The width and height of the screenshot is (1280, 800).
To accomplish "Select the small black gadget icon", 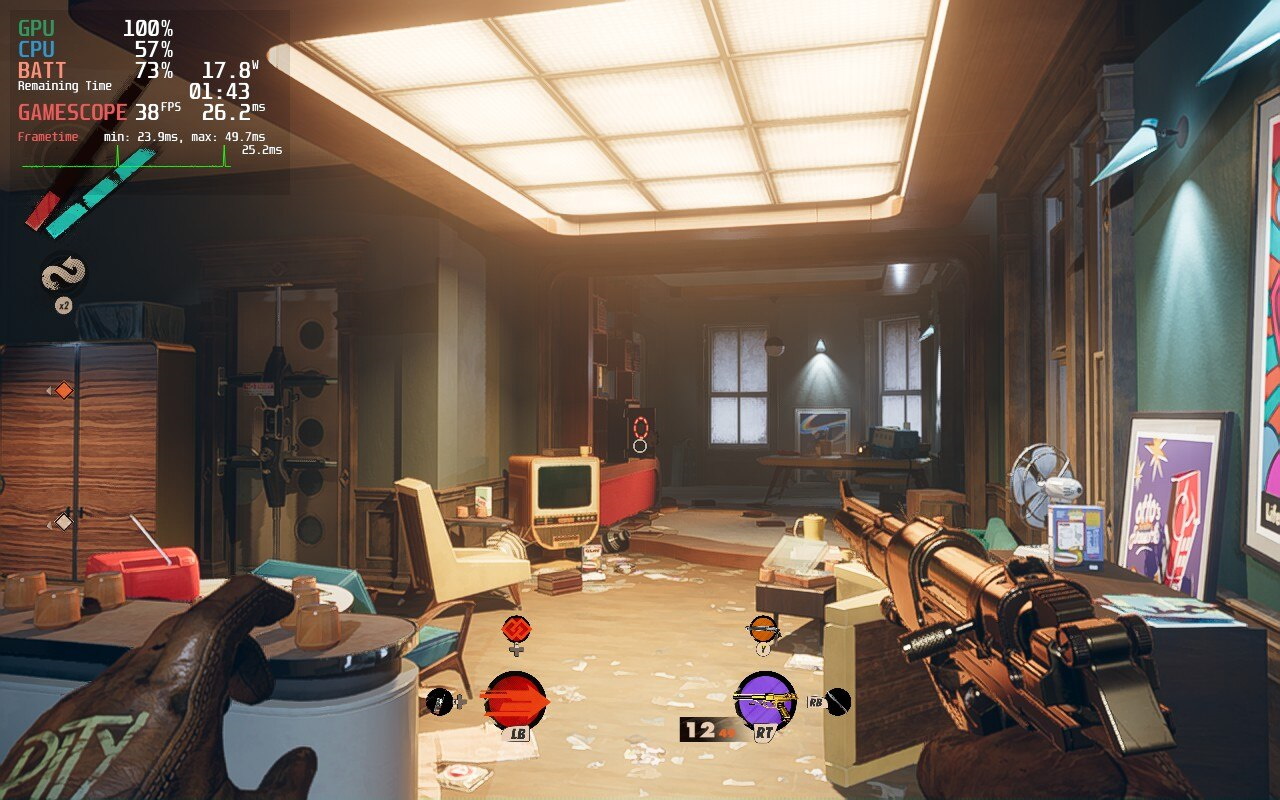I will 440,702.
